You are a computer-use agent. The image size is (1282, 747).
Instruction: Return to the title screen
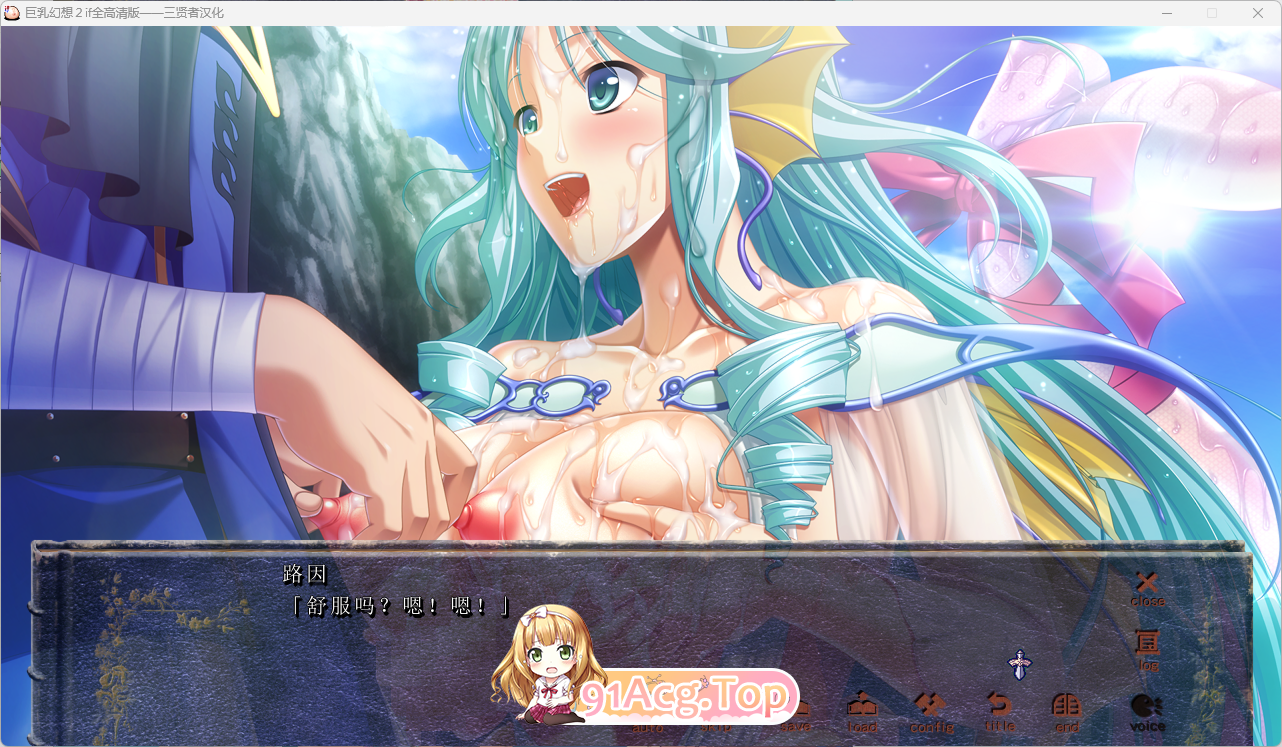pos(999,712)
